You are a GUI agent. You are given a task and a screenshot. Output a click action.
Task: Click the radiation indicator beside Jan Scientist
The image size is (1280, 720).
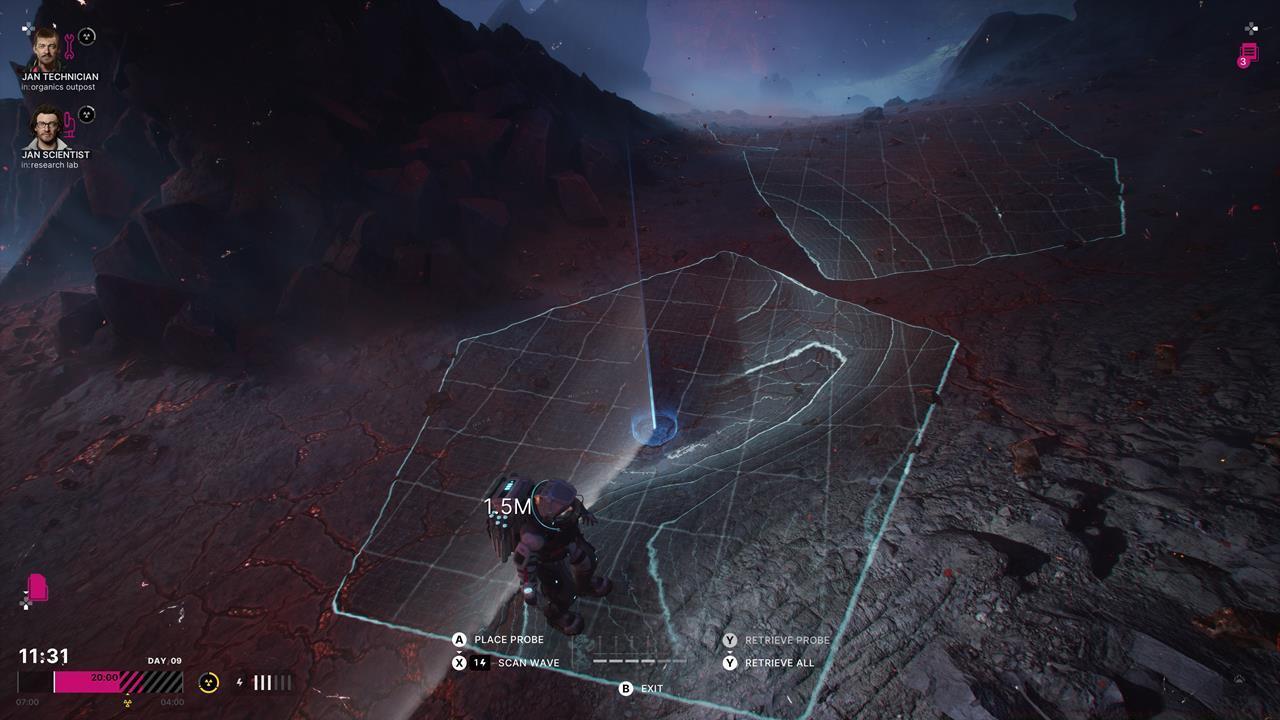click(x=86, y=115)
